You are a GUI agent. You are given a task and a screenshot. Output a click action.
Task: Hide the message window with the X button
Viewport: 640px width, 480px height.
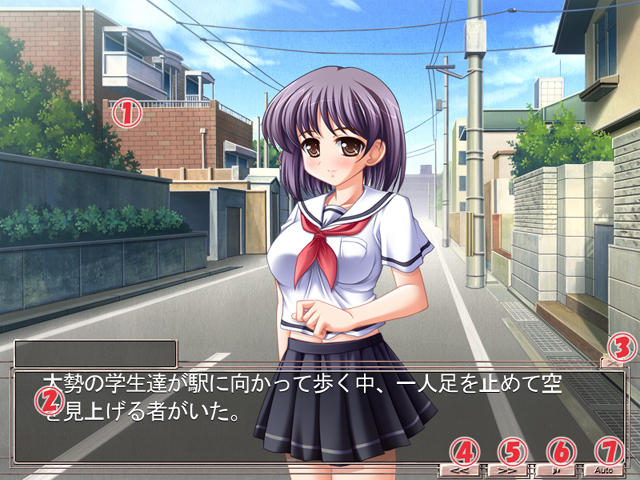[610, 363]
